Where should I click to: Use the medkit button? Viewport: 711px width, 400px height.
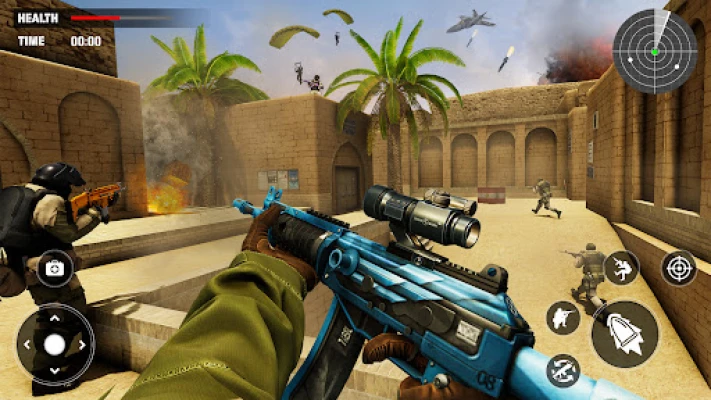[54, 268]
